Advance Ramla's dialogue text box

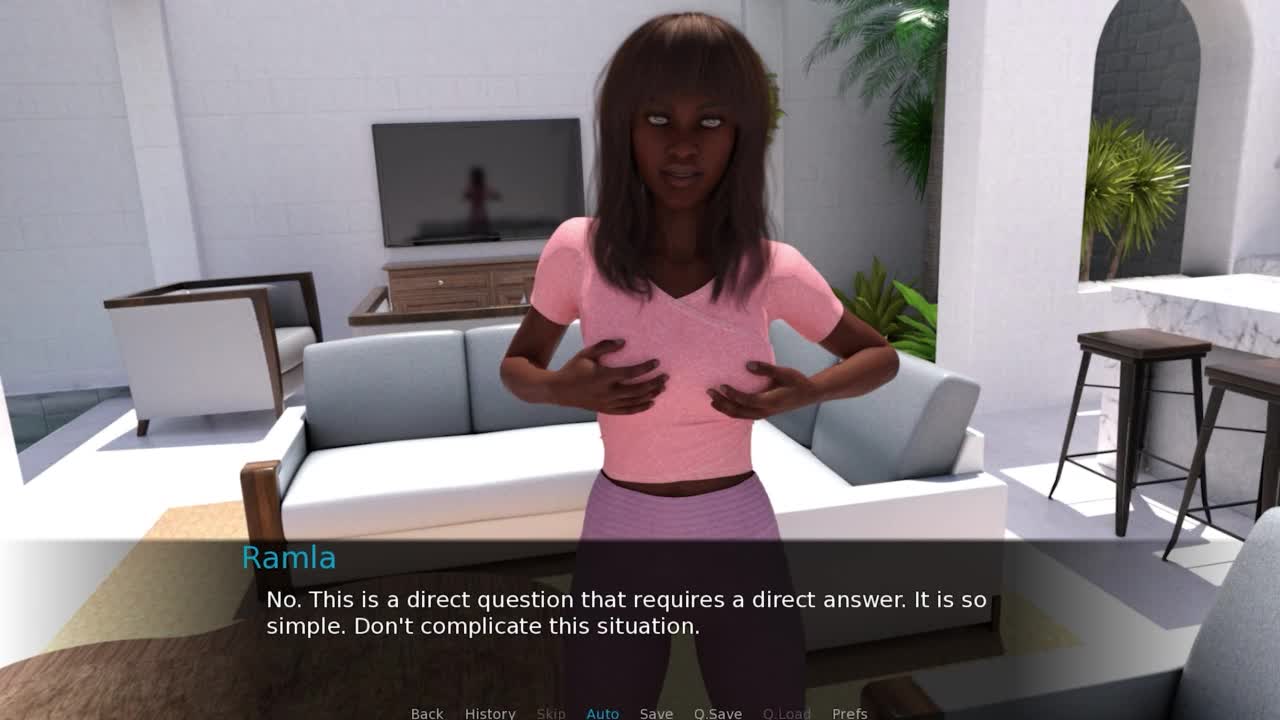(626, 613)
